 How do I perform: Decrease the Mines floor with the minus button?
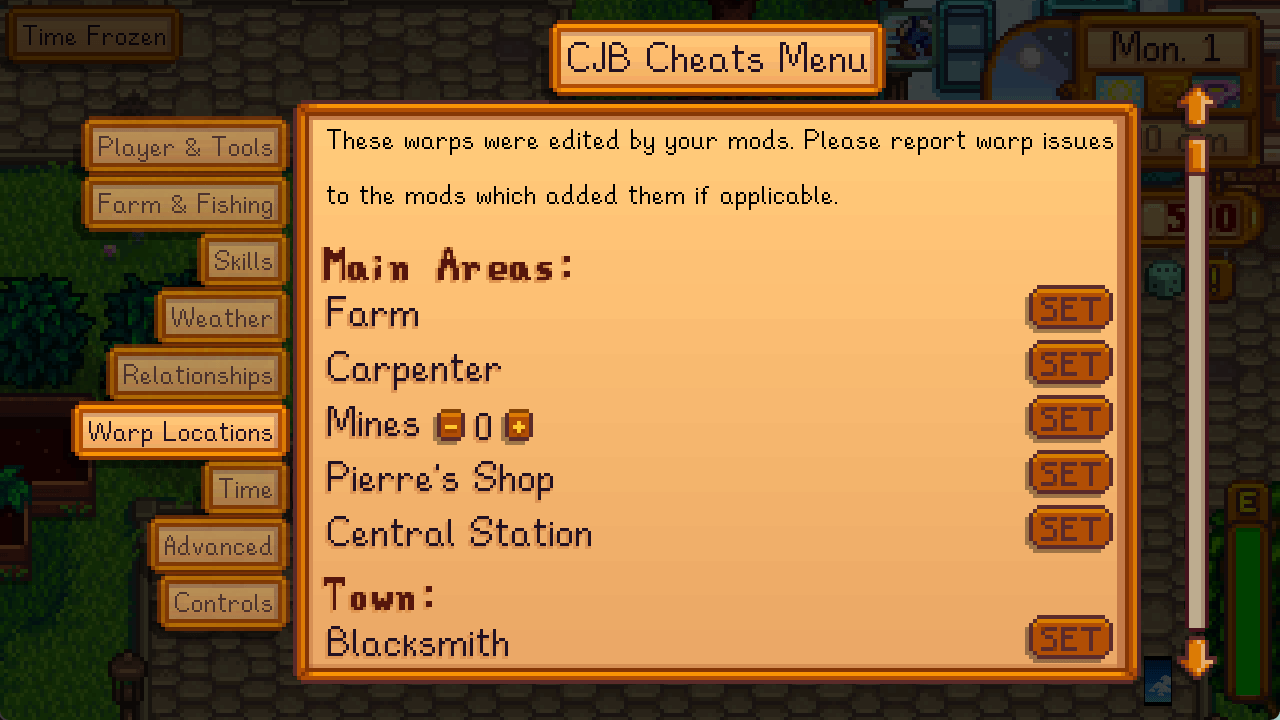pos(449,425)
